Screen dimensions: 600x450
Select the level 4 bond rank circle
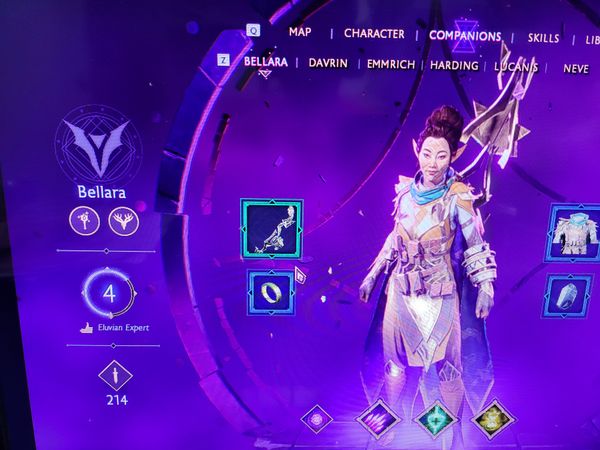tap(109, 296)
